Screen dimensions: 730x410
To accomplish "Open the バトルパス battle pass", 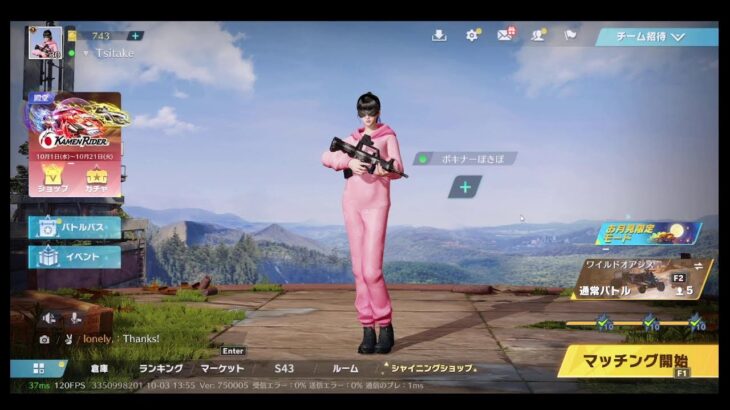I will 75,228.
